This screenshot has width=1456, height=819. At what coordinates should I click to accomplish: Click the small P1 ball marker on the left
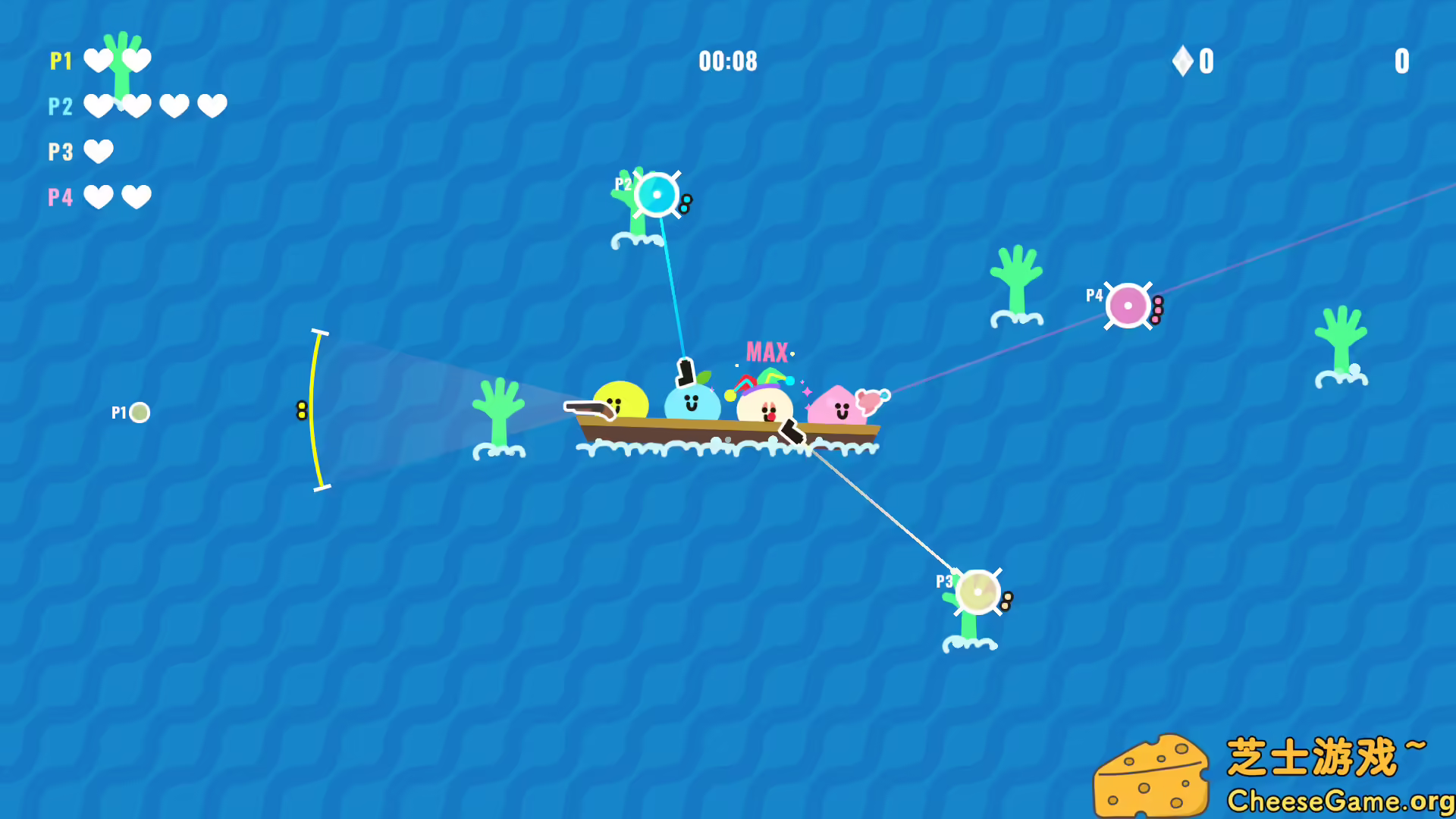tap(139, 413)
